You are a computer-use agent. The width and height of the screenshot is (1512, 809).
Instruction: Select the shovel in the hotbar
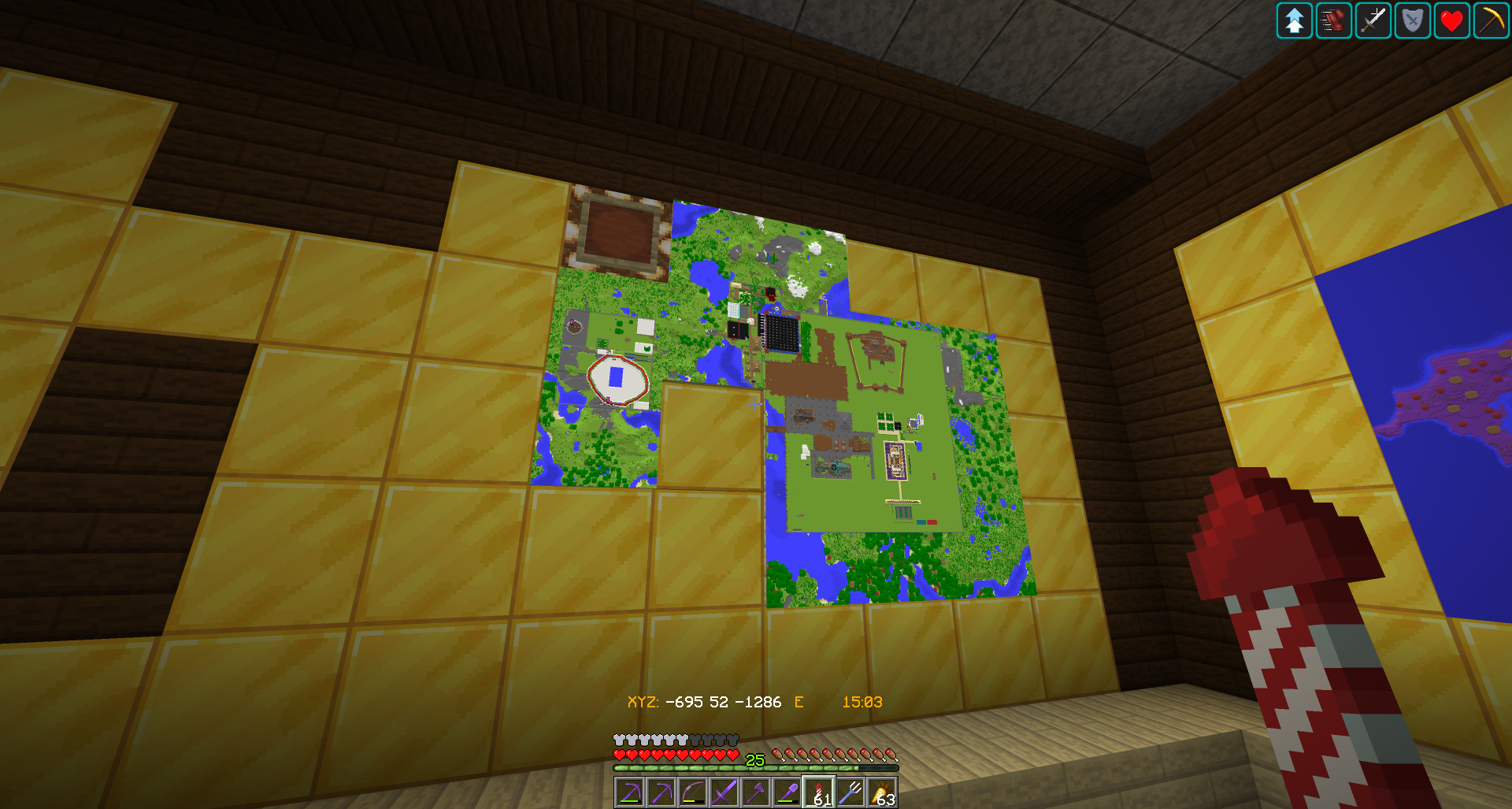click(787, 790)
